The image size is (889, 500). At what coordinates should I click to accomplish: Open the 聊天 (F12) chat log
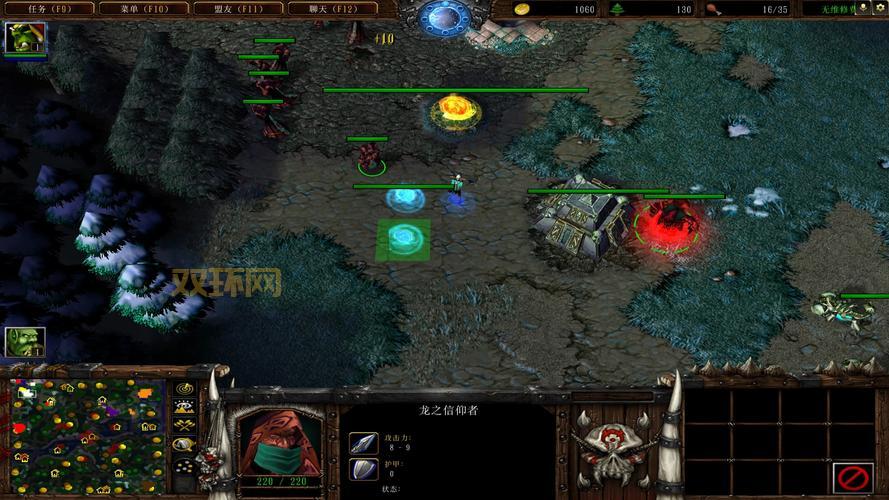point(333,9)
